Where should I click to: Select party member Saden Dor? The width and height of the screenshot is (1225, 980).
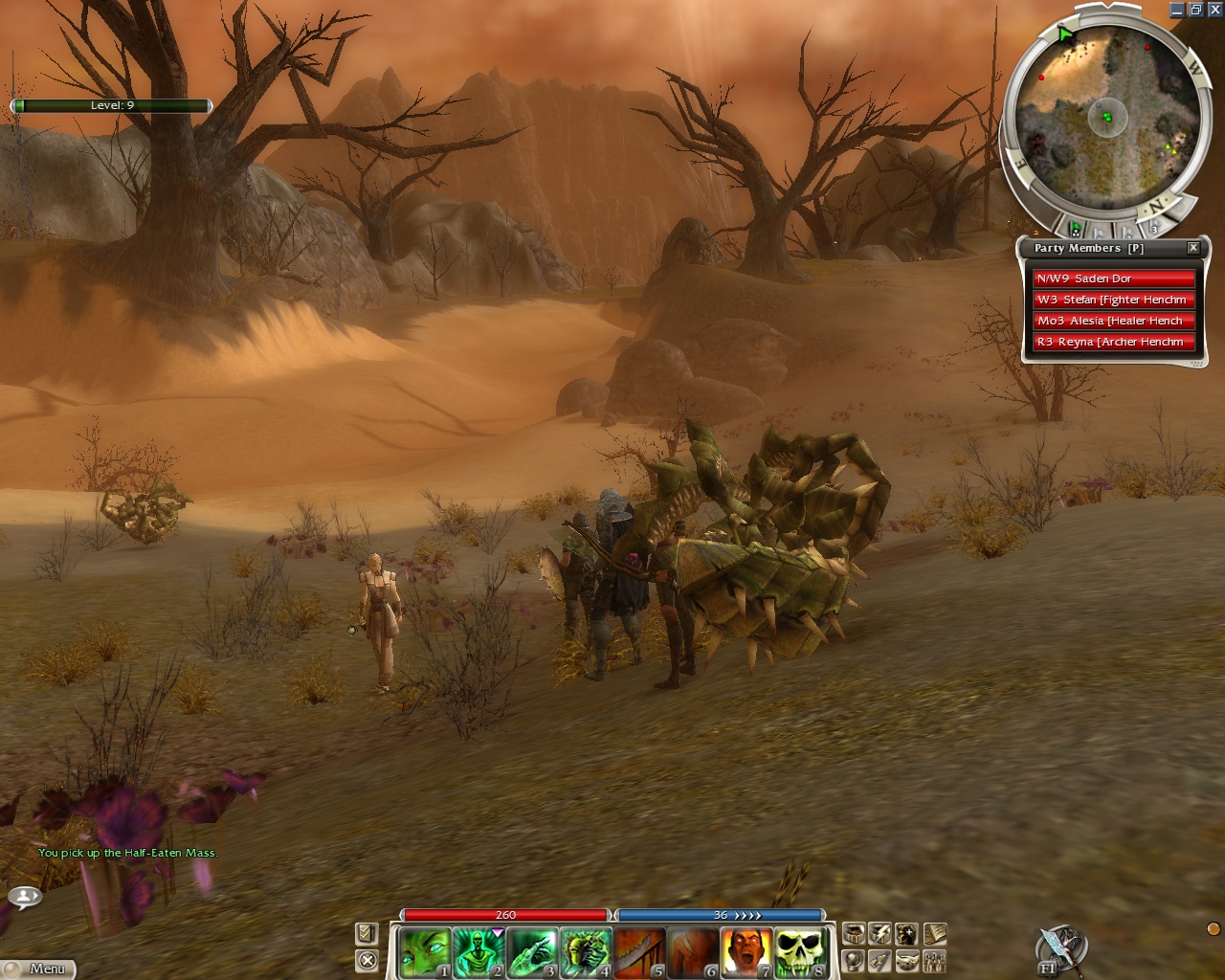coord(1114,278)
